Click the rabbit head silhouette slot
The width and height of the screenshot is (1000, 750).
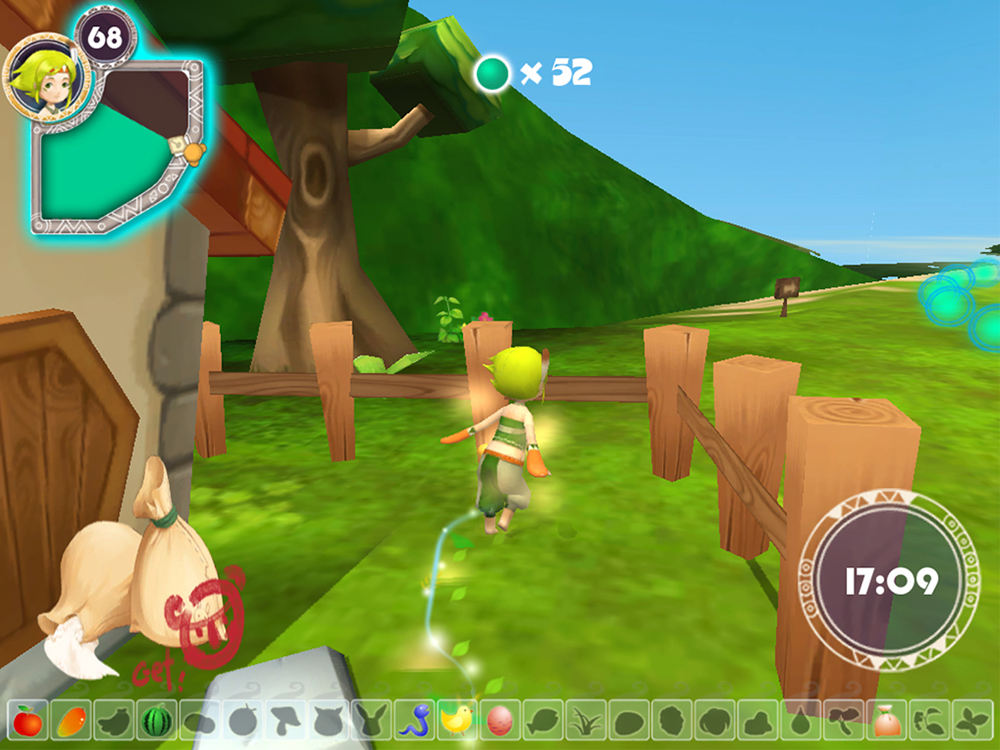pyautogui.click(x=370, y=719)
